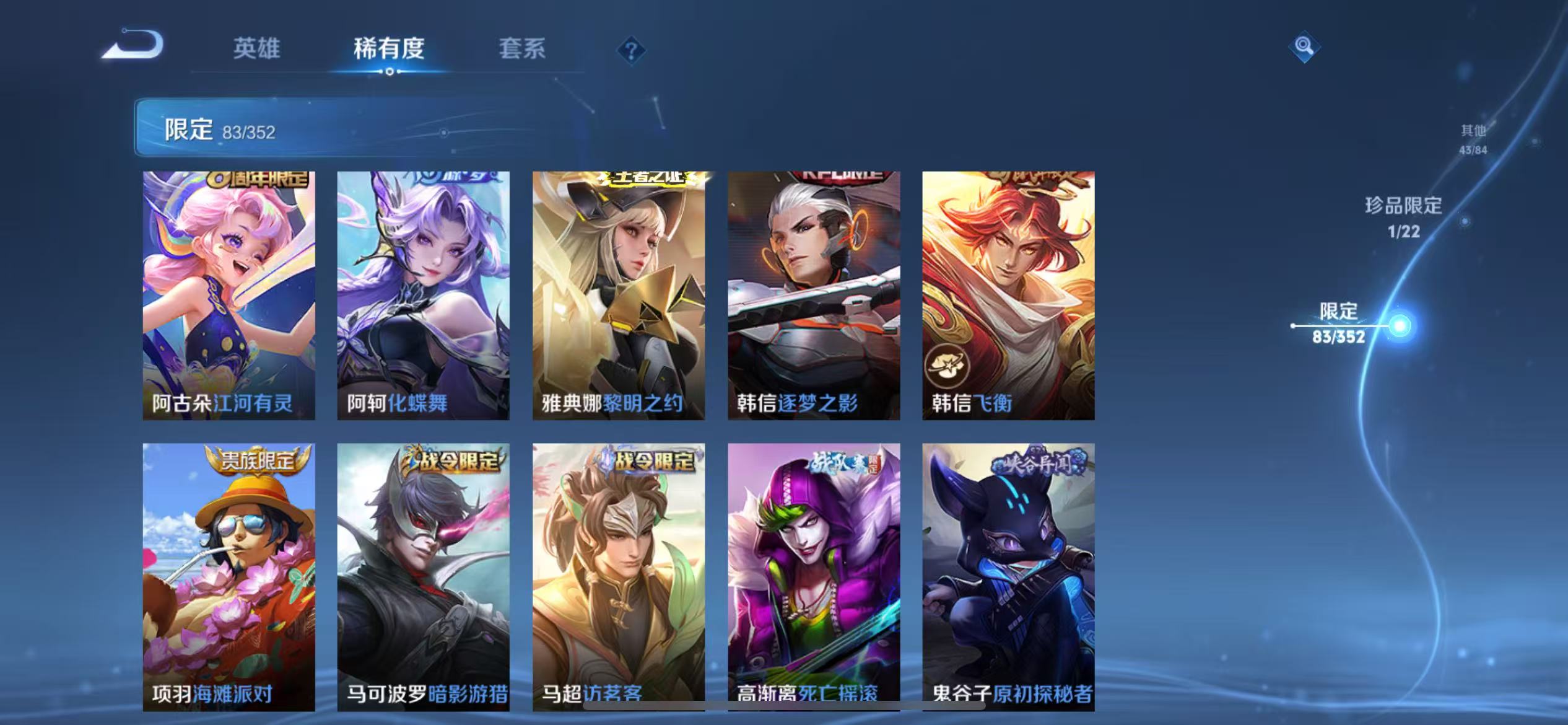1568x725 pixels.
Task: Jump to 其他 43/84 category
Action: pos(1474,139)
